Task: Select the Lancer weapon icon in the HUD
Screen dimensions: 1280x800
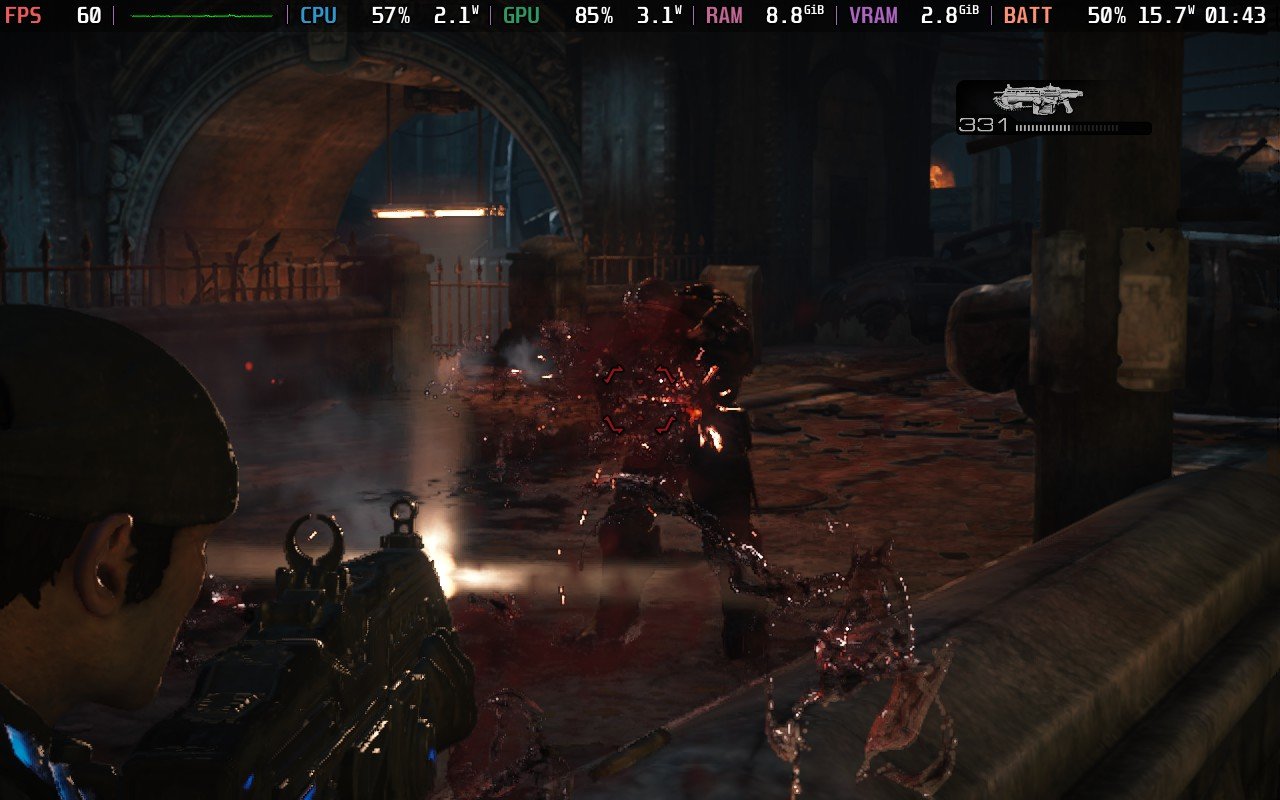Action: point(1040,98)
